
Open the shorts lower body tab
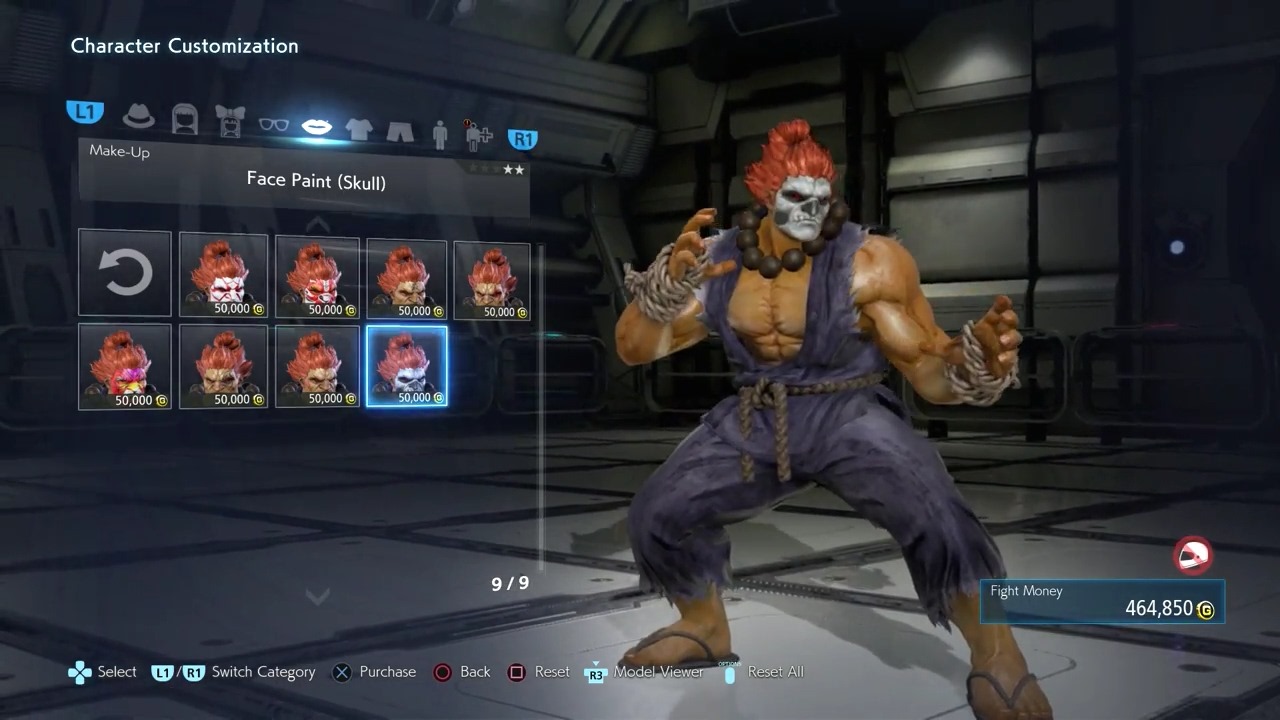click(400, 131)
